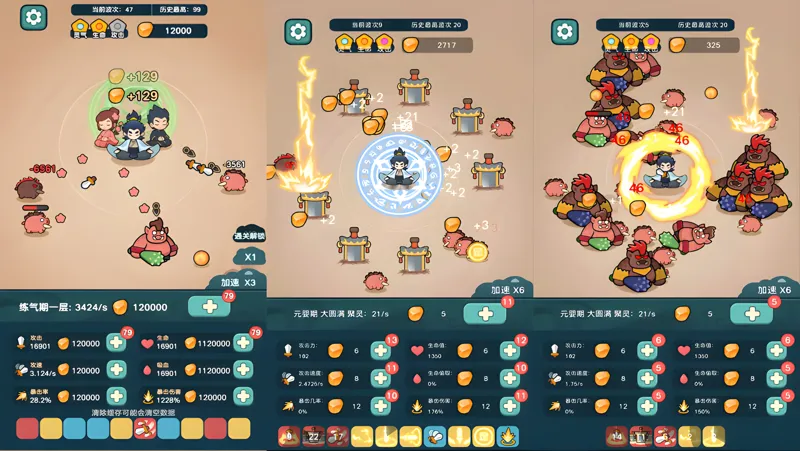The width and height of the screenshot is (800, 451).
Task: Upgrade 吸血 16901 with its plus button
Action: (x=243, y=370)
